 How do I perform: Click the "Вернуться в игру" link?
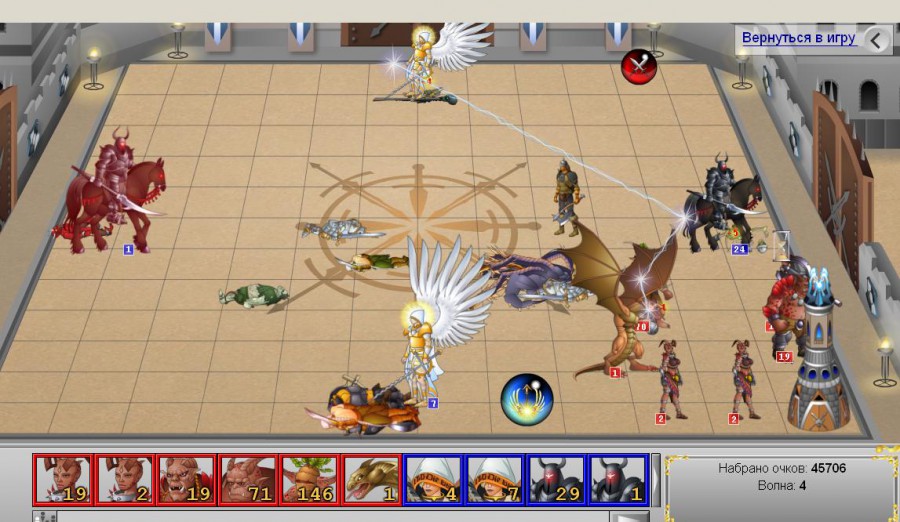tap(798, 38)
